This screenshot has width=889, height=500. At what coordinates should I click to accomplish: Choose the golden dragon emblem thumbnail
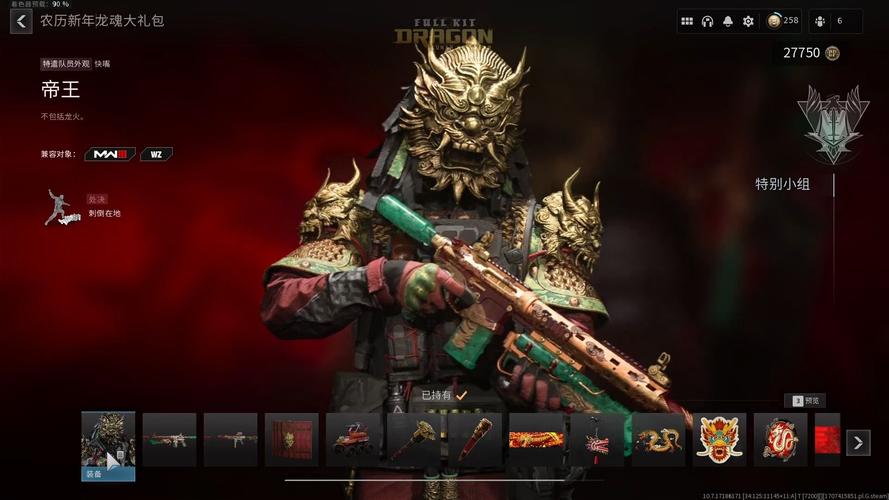coord(658,440)
